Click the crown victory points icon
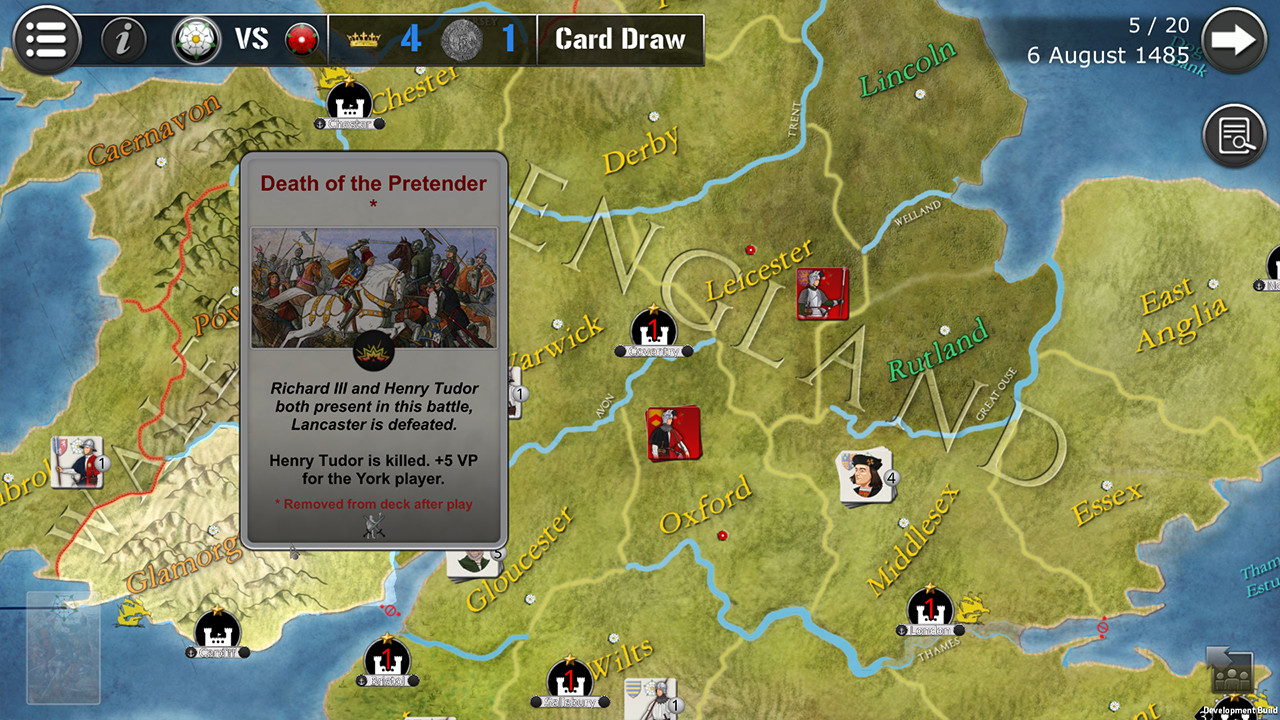The height and width of the screenshot is (720, 1280). click(362, 36)
